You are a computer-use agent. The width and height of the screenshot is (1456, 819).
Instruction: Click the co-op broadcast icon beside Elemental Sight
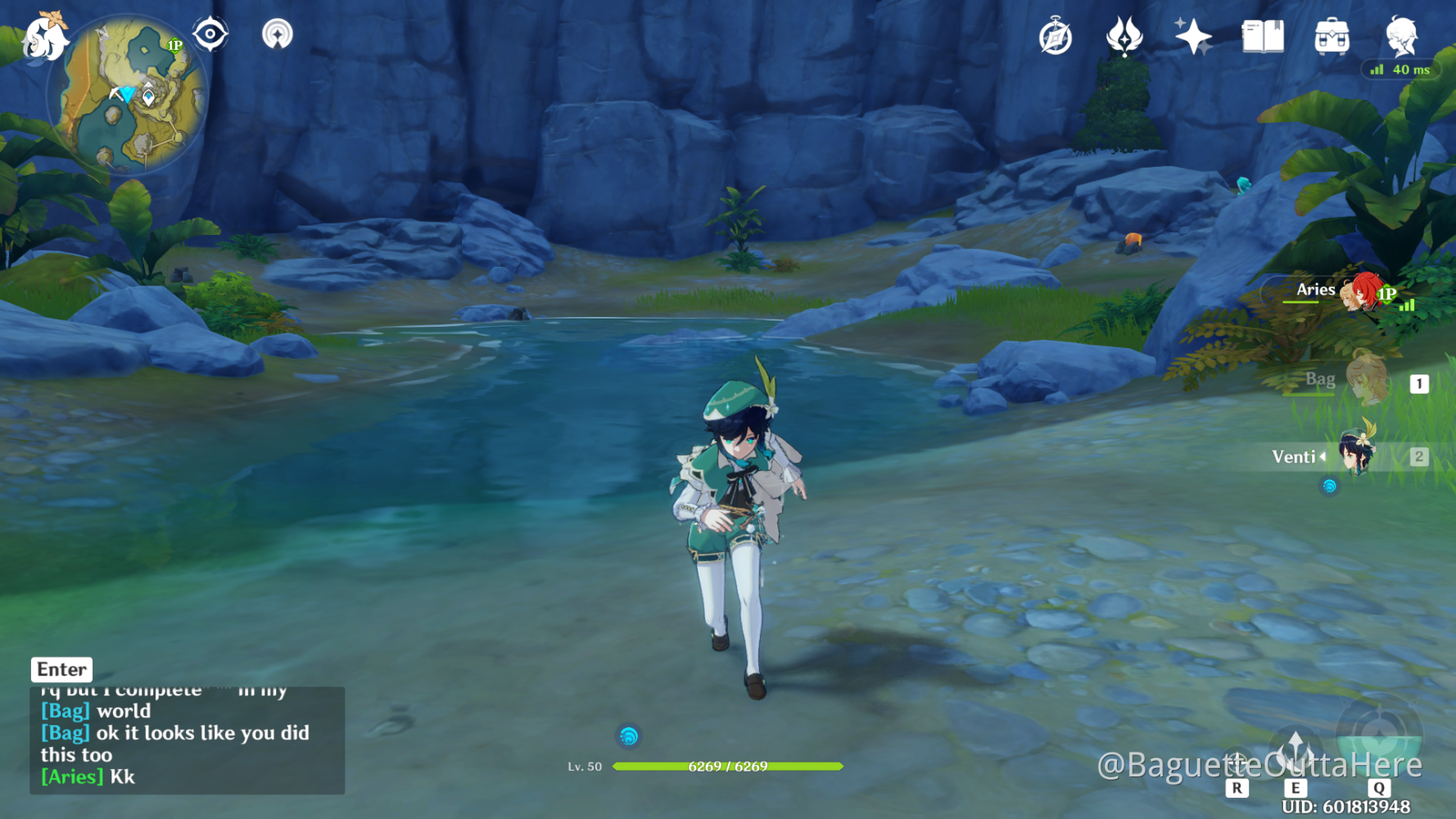click(278, 34)
